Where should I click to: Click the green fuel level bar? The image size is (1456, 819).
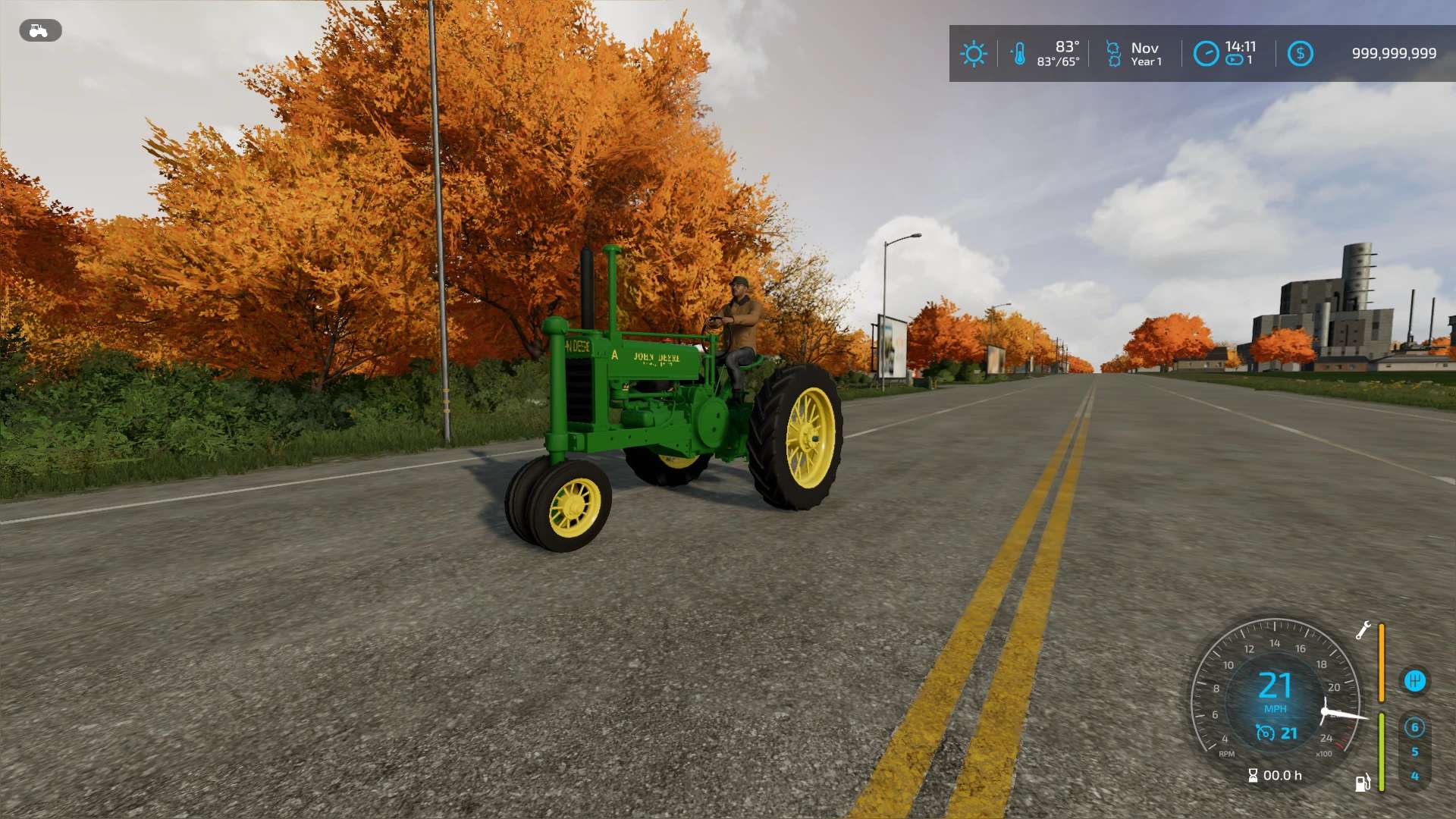pos(1382,751)
